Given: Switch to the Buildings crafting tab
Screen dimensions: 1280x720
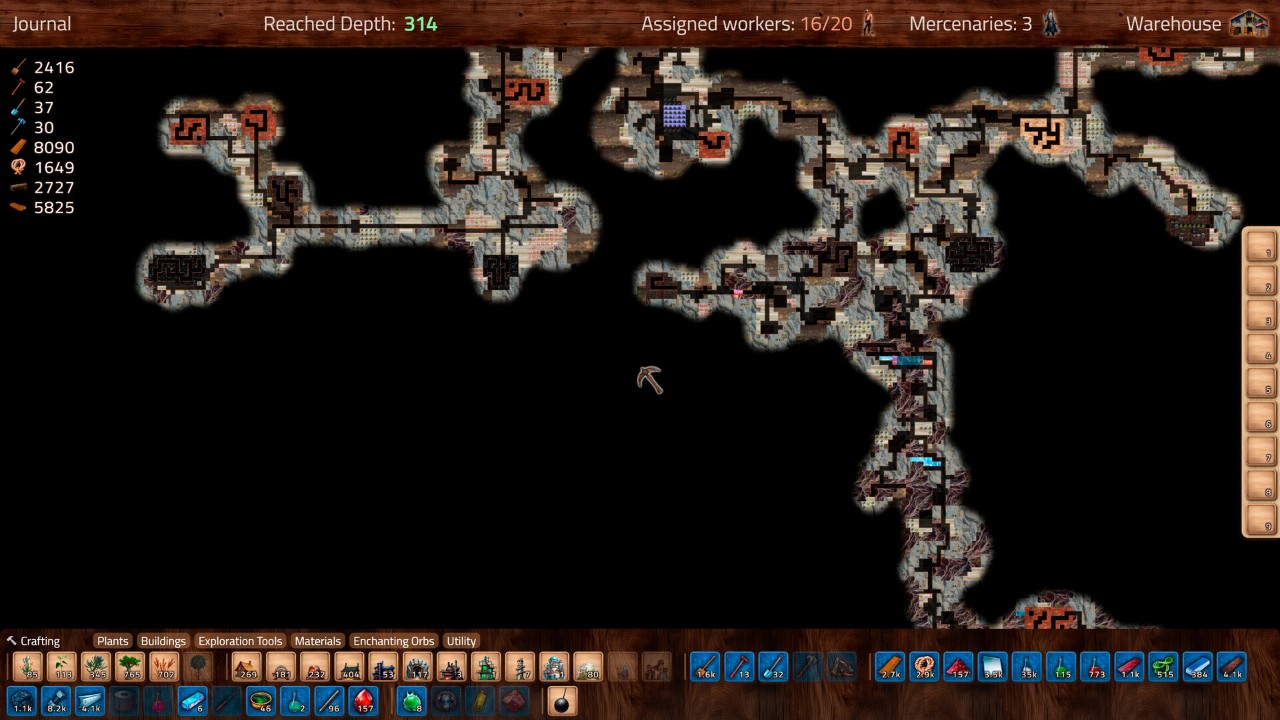Looking at the screenshot, I should pyautogui.click(x=163, y=641).
